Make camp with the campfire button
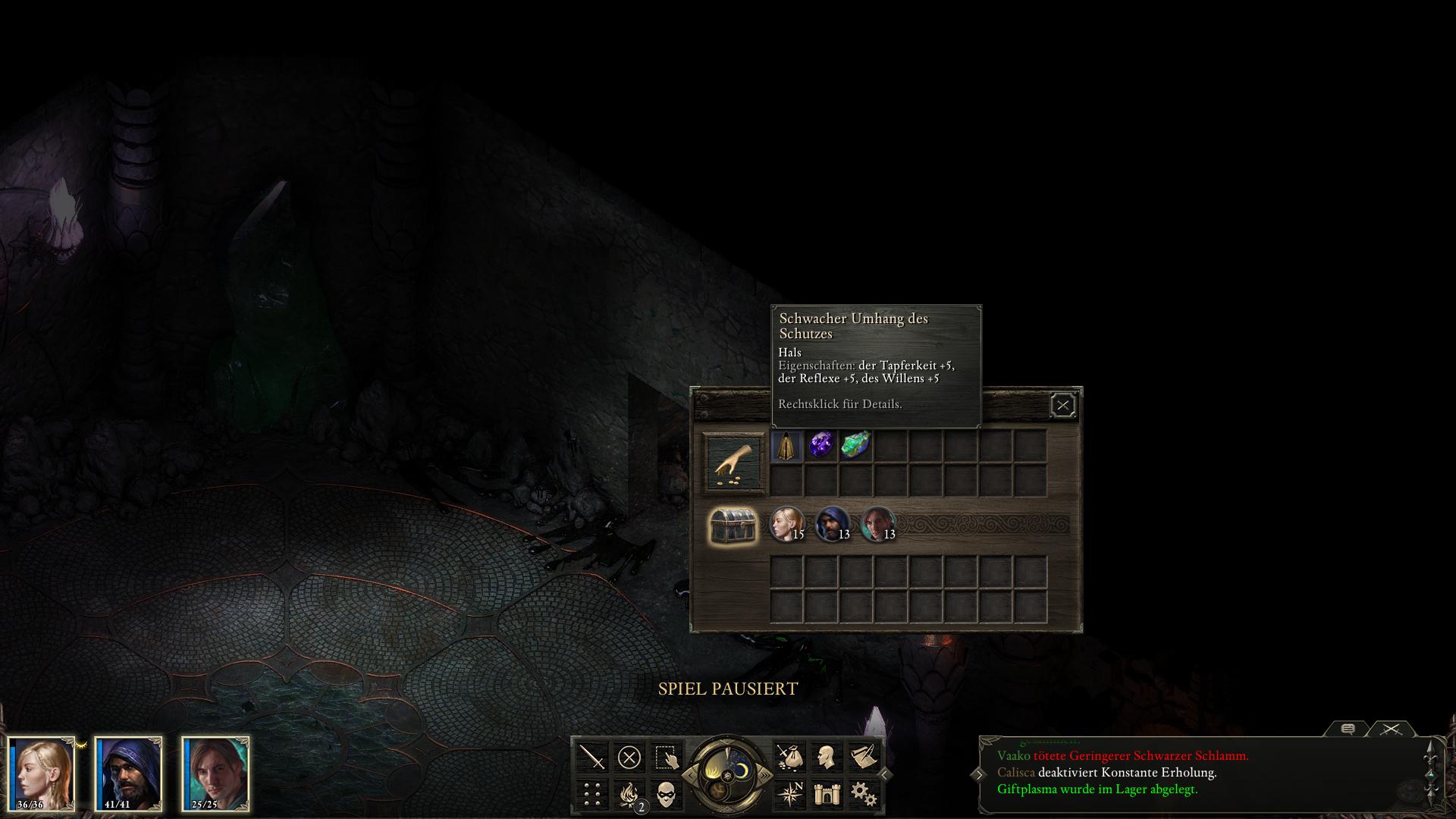The width and height of the screenshot is (1456, 819). tap(629, 794)
